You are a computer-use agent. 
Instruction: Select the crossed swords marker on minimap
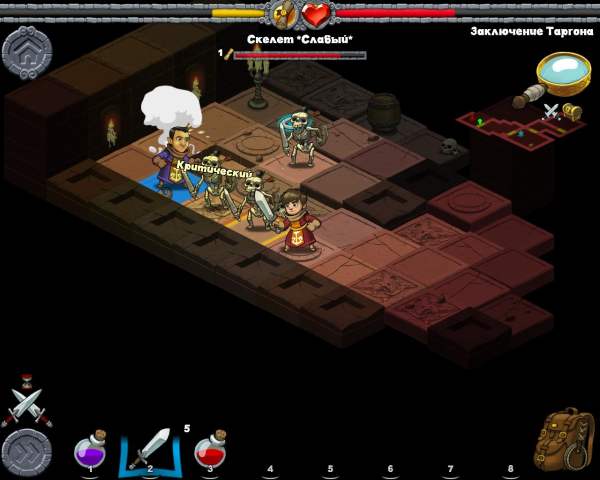(550, 111)
